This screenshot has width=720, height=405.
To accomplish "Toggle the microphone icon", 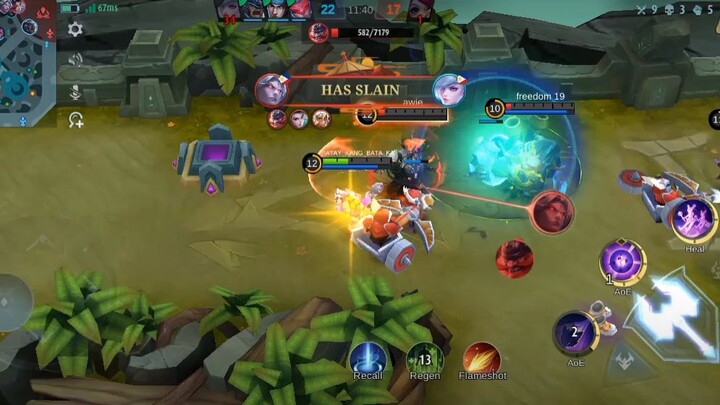I will [x=75, y=90].
